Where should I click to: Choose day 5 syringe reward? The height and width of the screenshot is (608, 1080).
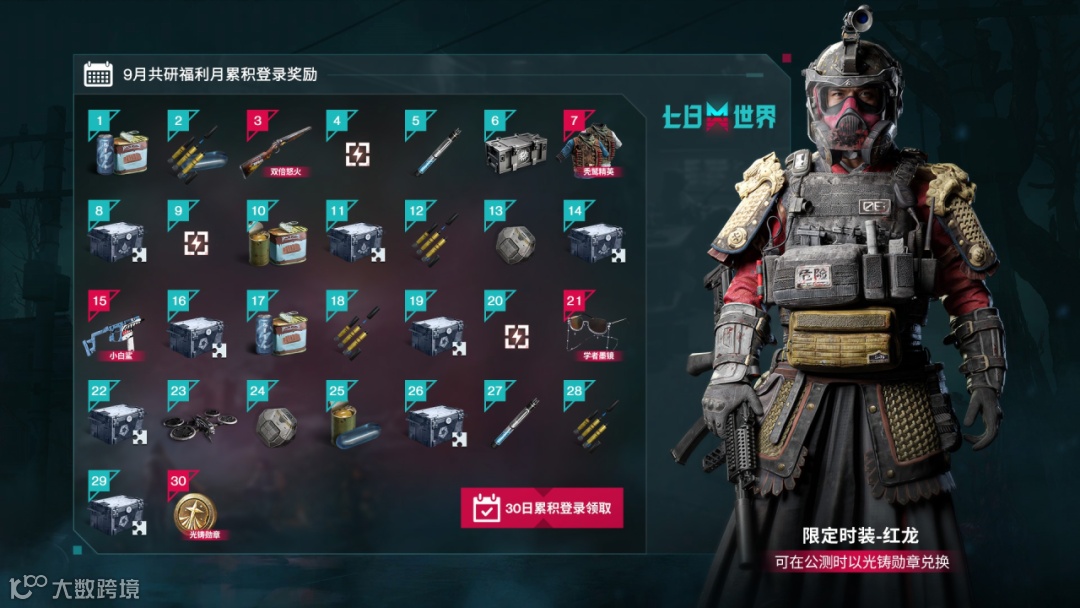[438, 152]
